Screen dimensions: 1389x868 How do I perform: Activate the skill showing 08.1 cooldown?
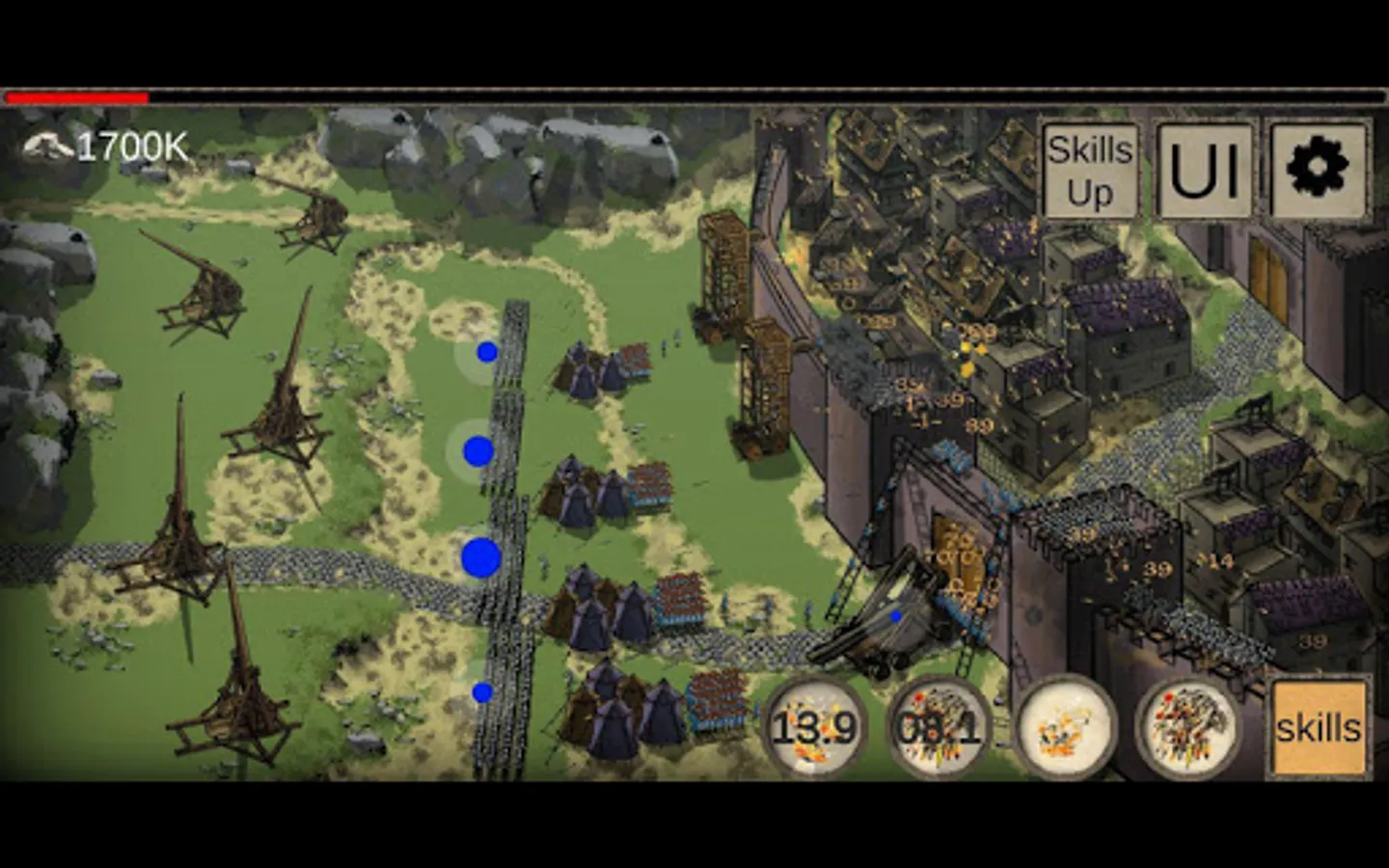(940, 728)
